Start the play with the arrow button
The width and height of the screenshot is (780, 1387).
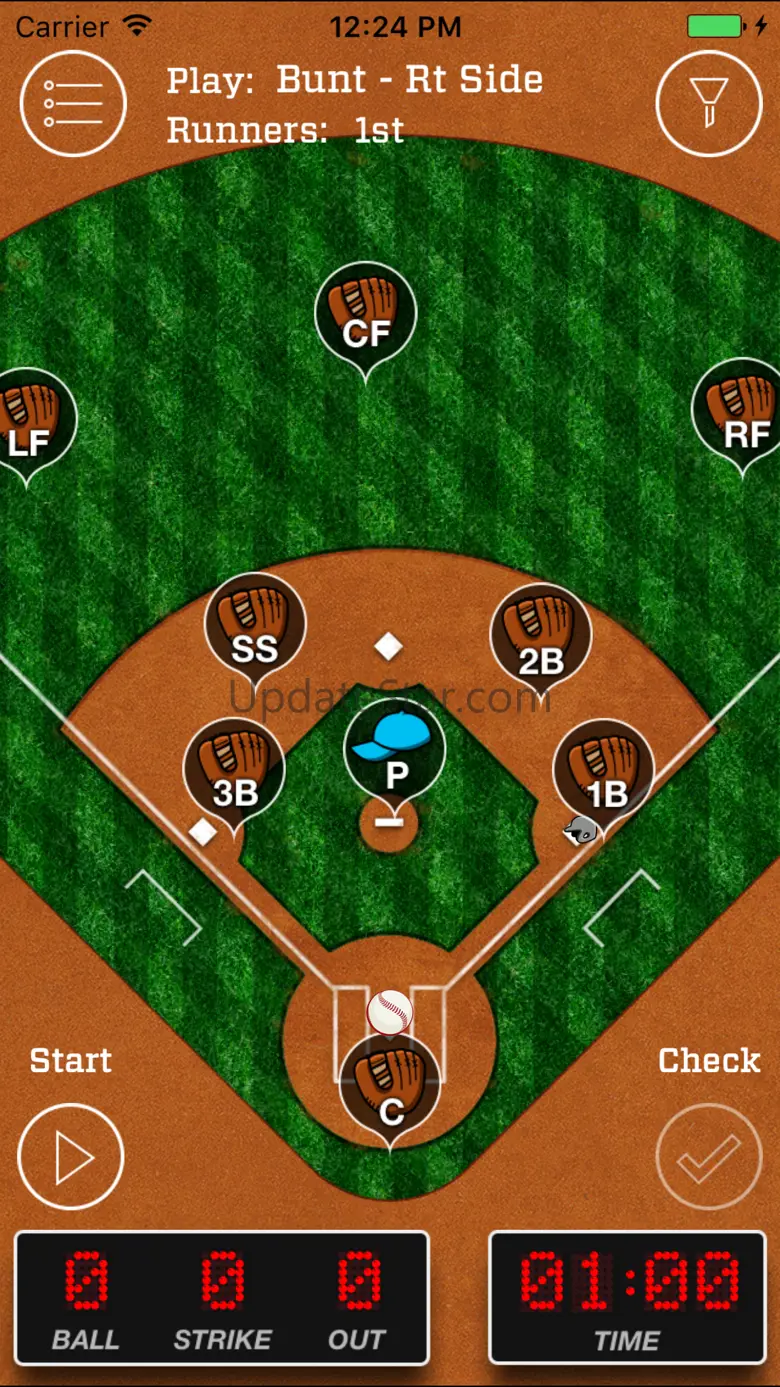71,1157
